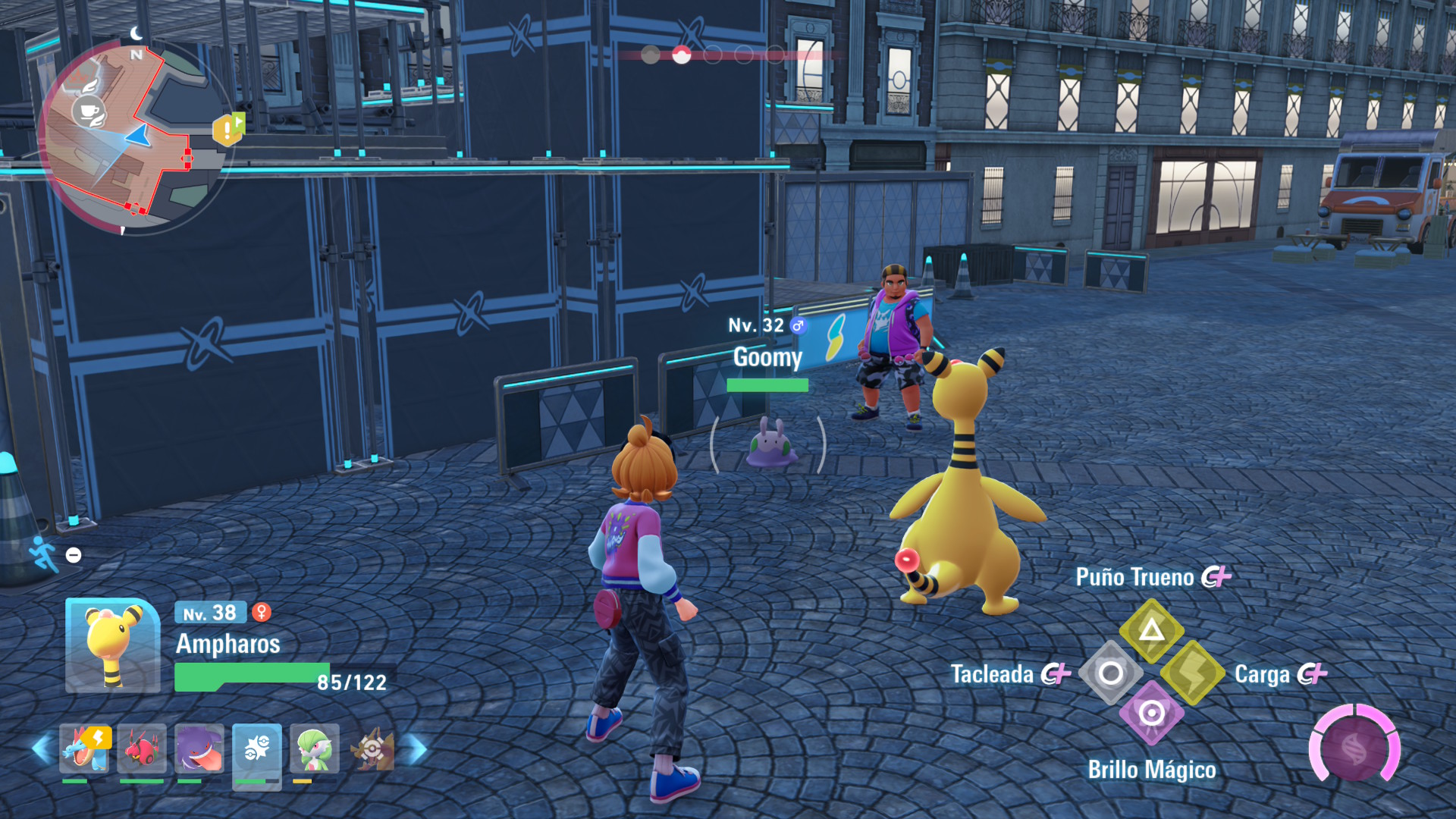
Task: Select the café cup marker on minimap
Action: [89, 112]
